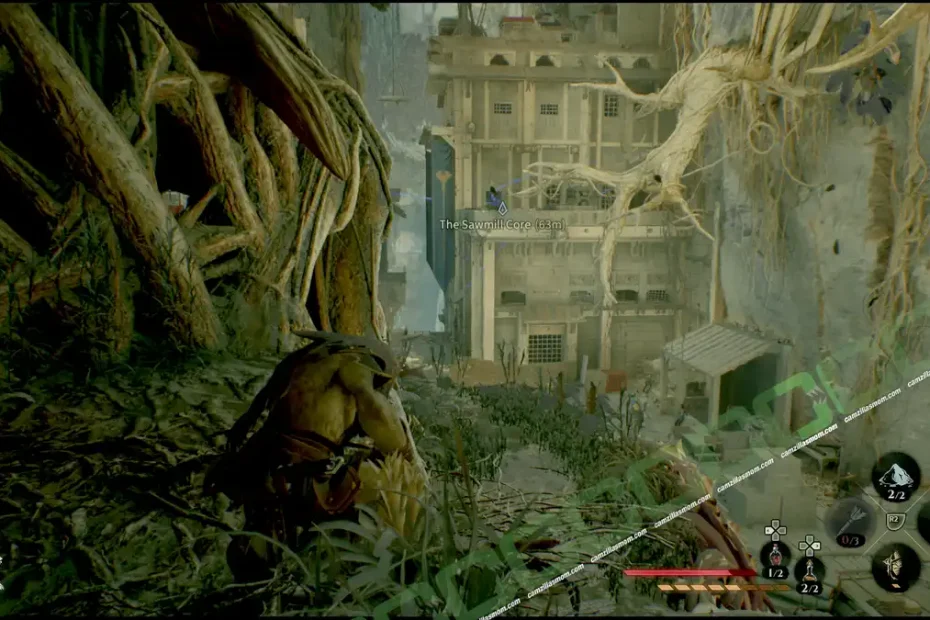The height and width of the screenshot is (620, 930).
Task: Choose the arrow bundle slot showing 0/3
Action: (849, 522)
